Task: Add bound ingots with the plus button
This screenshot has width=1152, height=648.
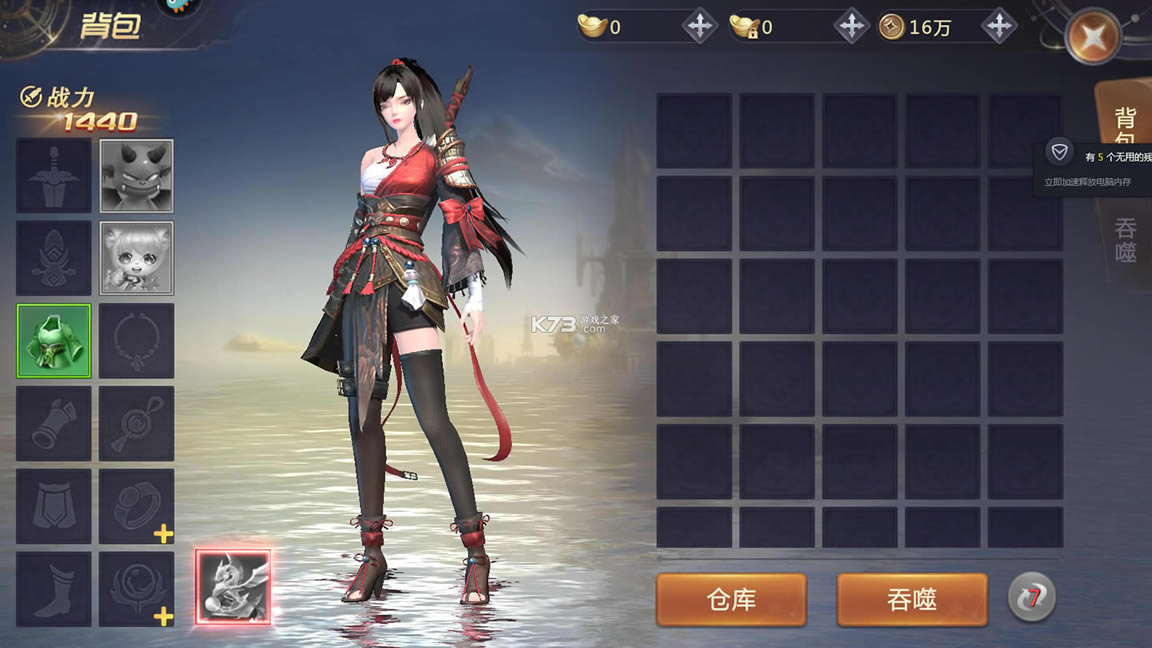Action: tap(850, 27)
